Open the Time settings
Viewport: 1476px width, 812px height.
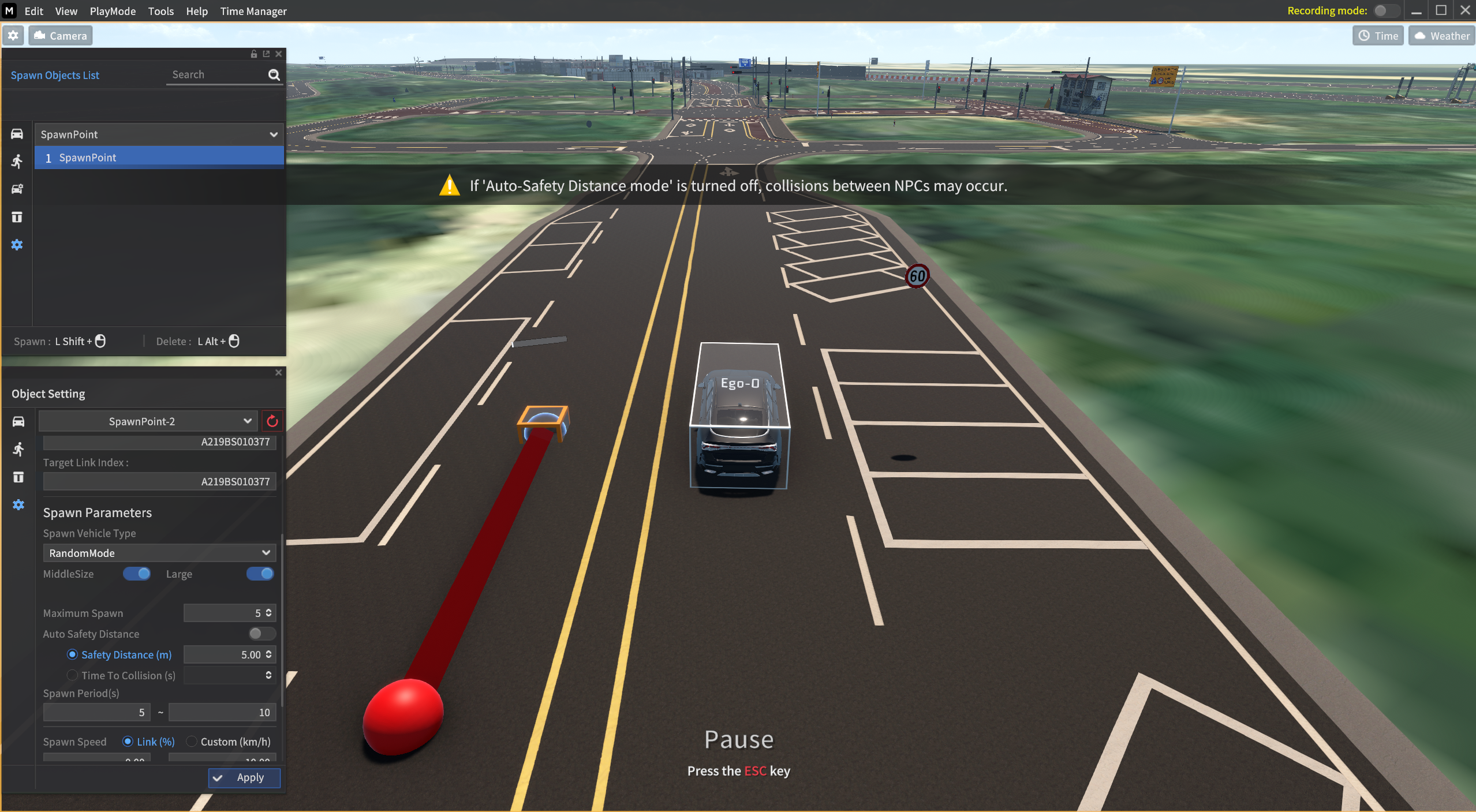click(x=1378, y=36)
